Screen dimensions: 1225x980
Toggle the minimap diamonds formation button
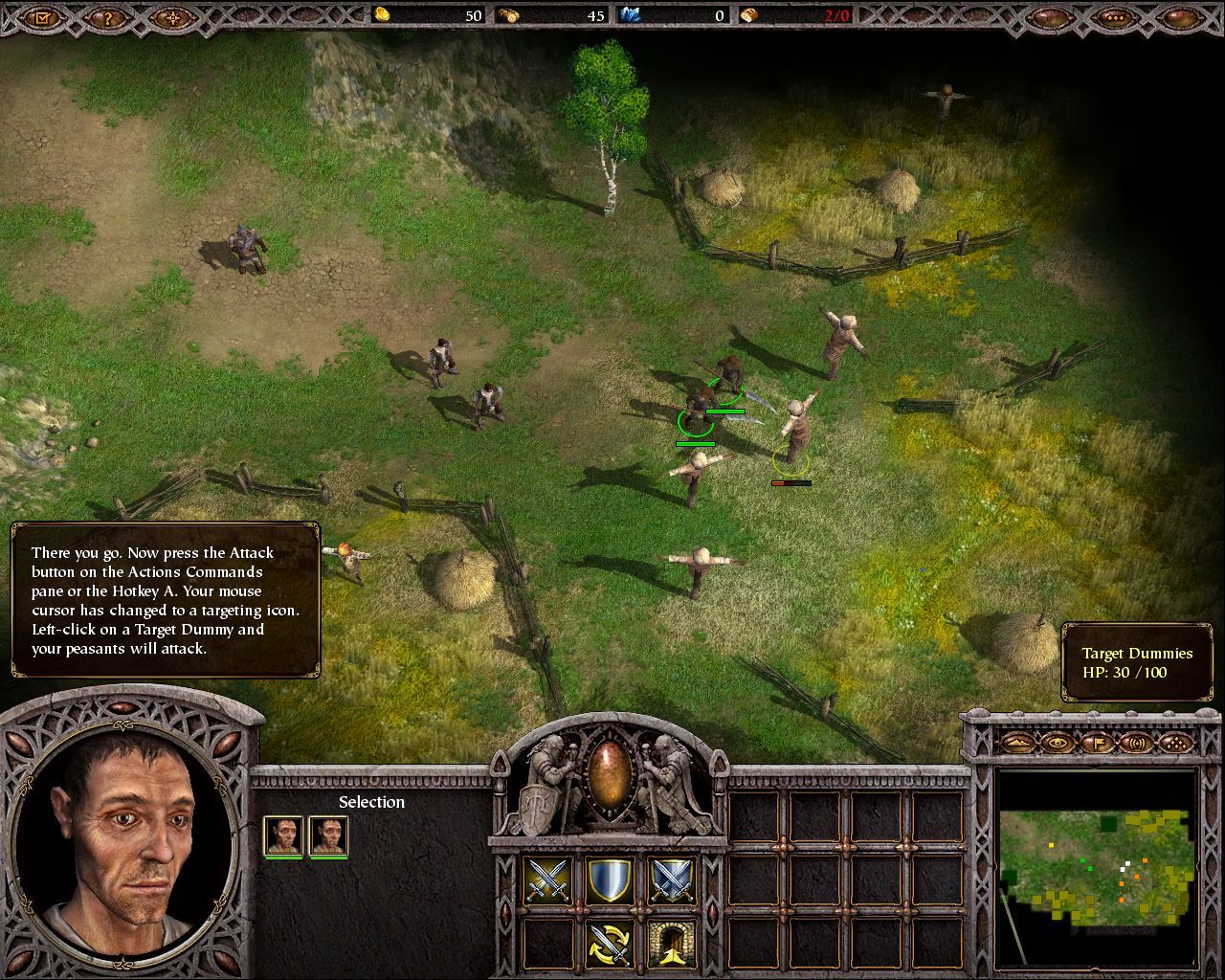[x=1176, y=742]
